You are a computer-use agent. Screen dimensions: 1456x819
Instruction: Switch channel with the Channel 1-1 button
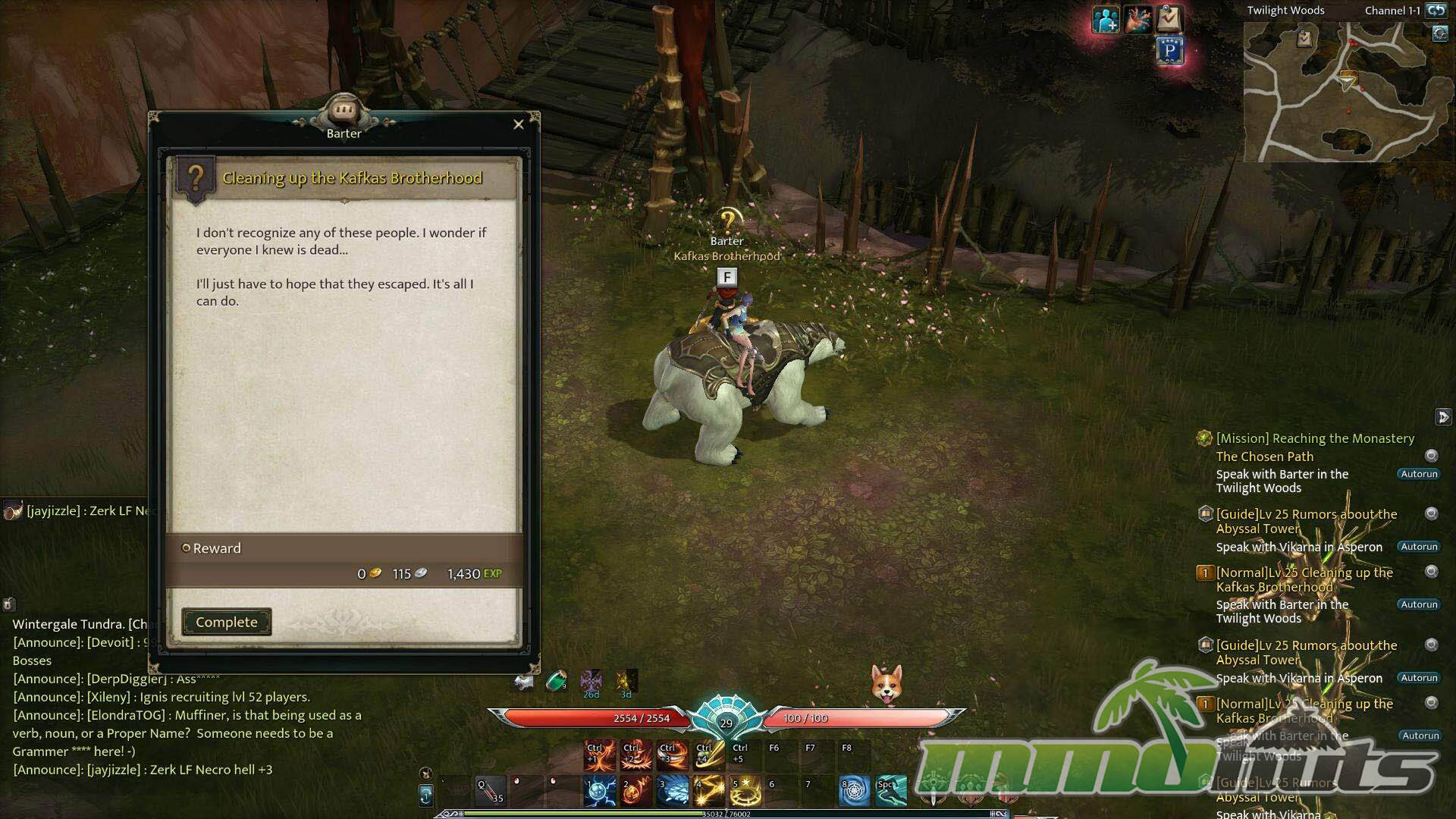[x=1436, y=11]
